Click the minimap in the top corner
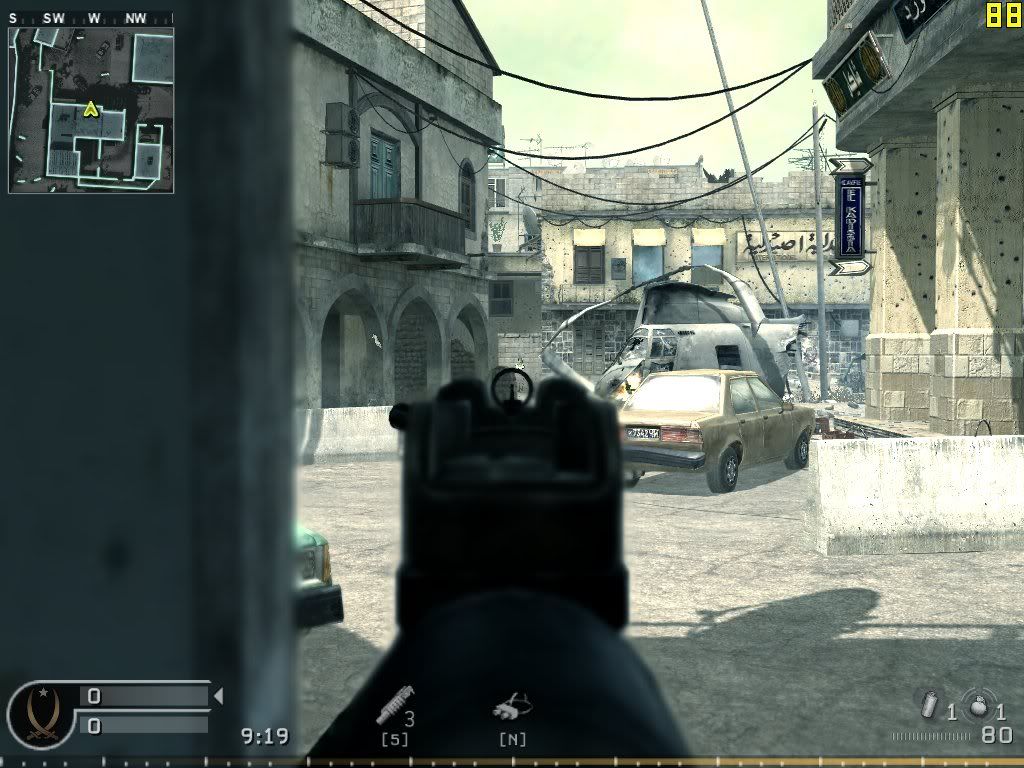1024x768 pixels. coord(91,110)
